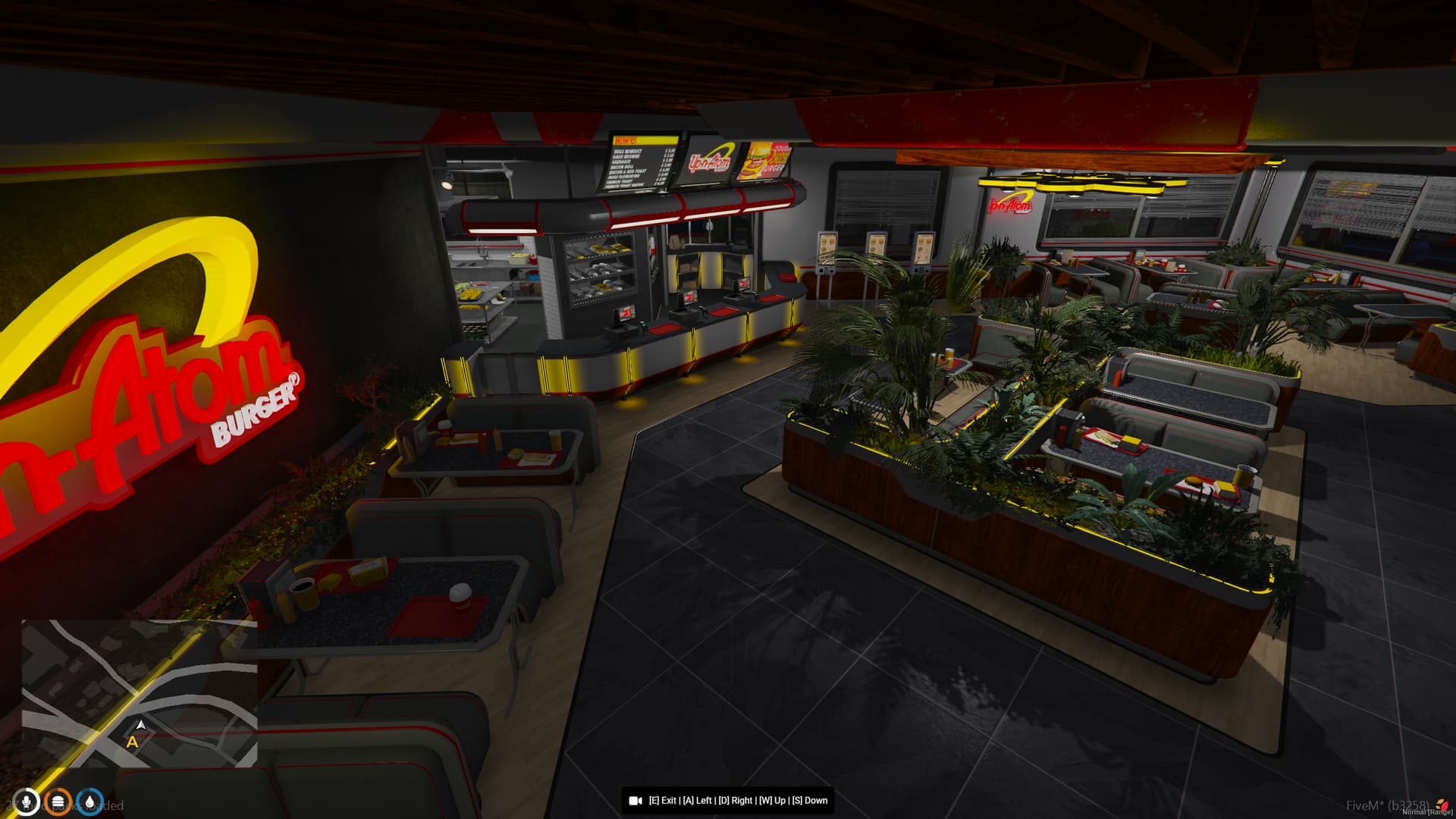
Task: Select the burger hunger status icon
Action: 58,802
